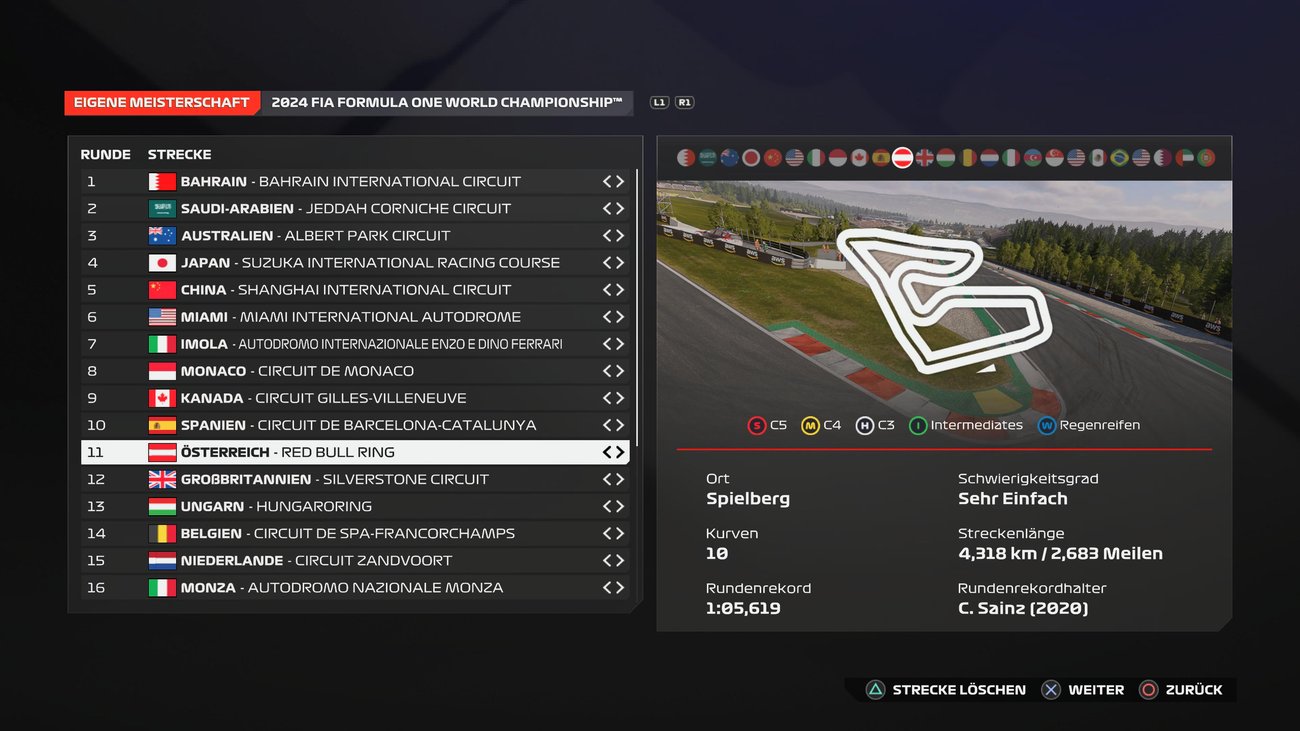Image resolution: width=1300 pixels, height=731 pixels.
Task: Click the right arrow on the Monaco row
Action: [620, 370]
